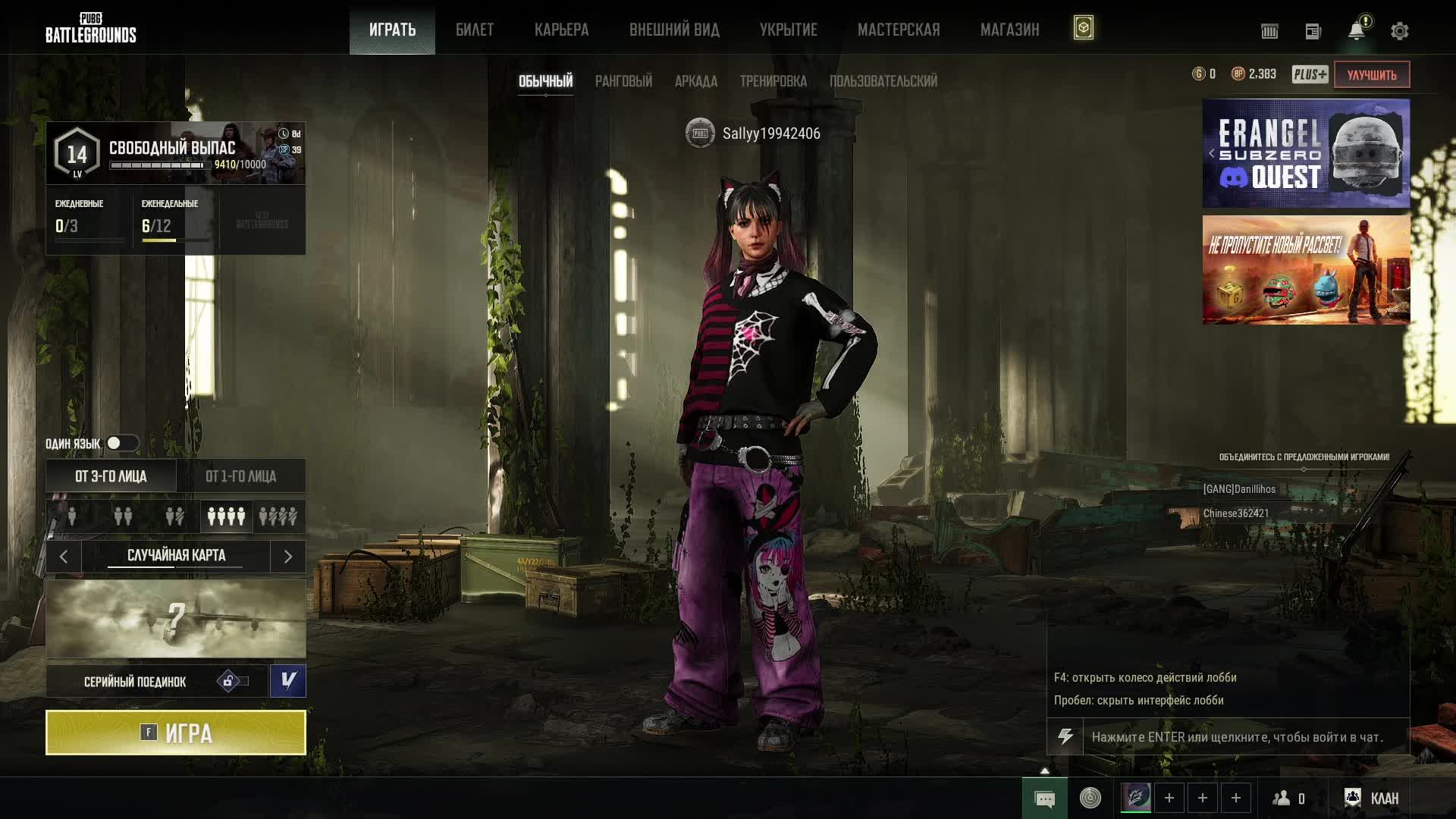Choose the АРКАДА mode tab
1456x819 pixels.
tap(695, 81)
